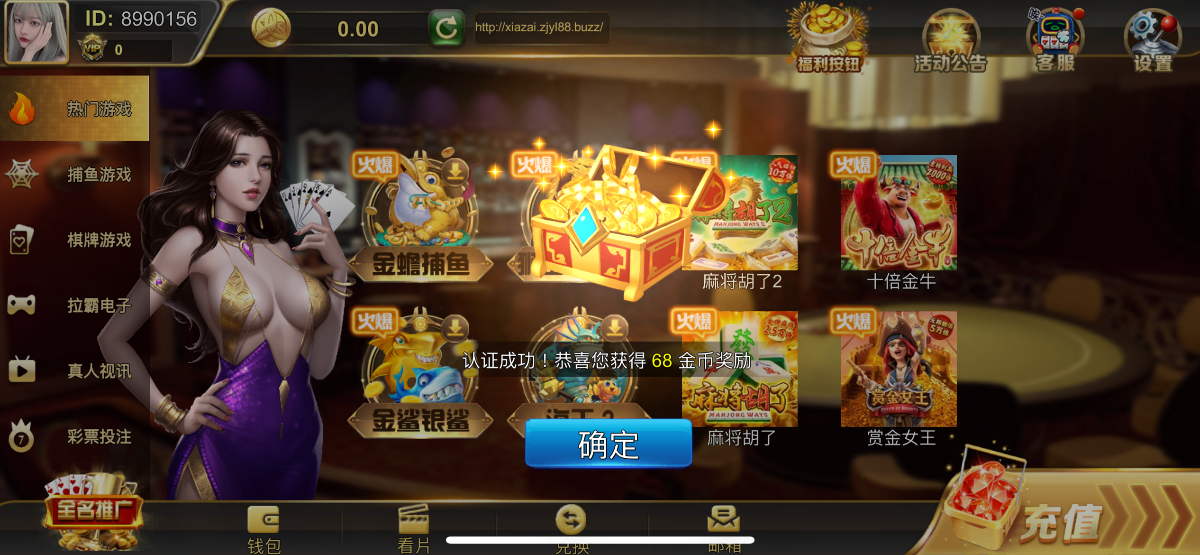Viewport: 1200px width, 555px height.
Task: Open the 设置 settings gear
Action: pos(1152,40)
